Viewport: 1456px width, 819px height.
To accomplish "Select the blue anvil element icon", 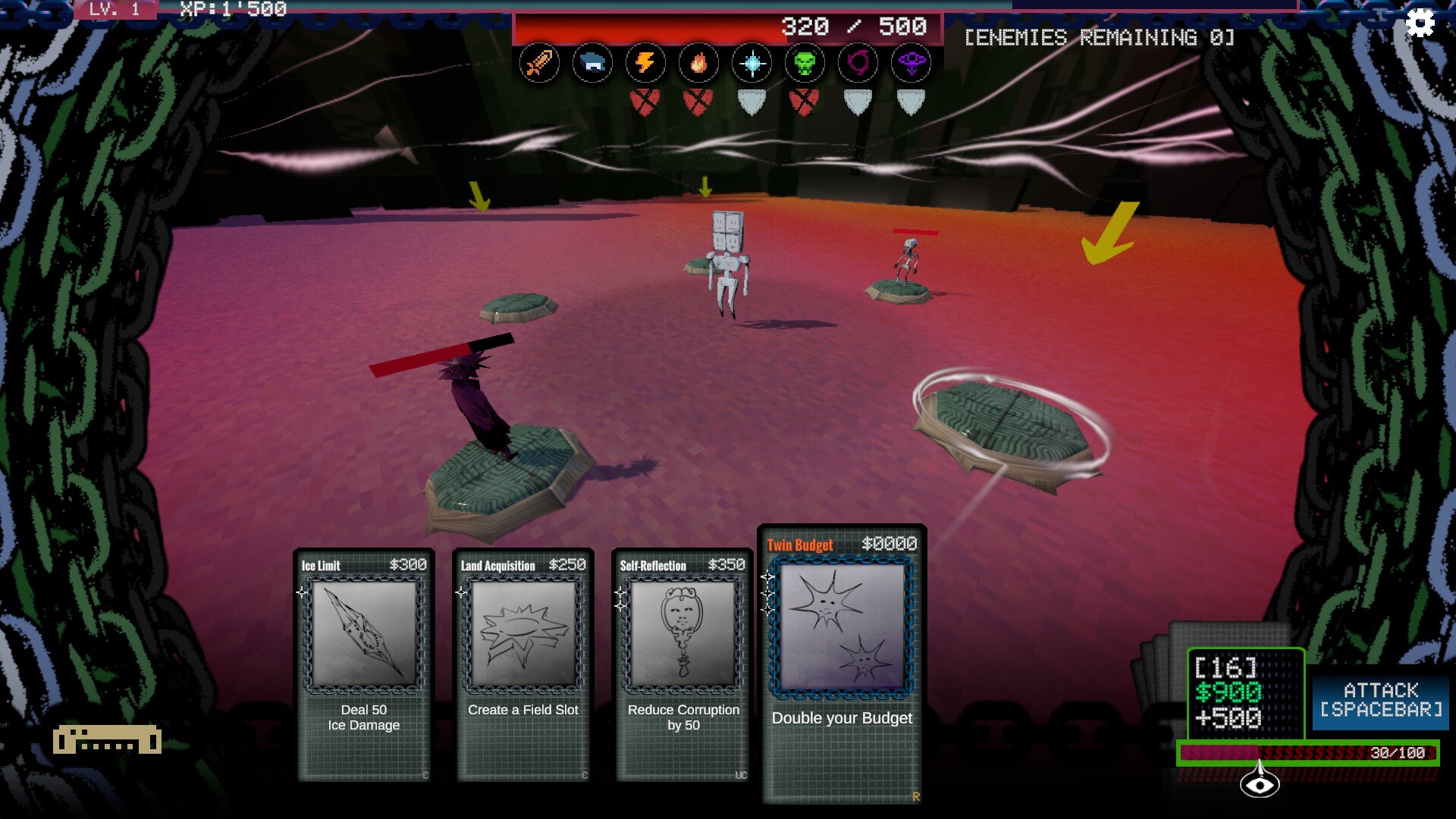I will [x=592, y=63].
